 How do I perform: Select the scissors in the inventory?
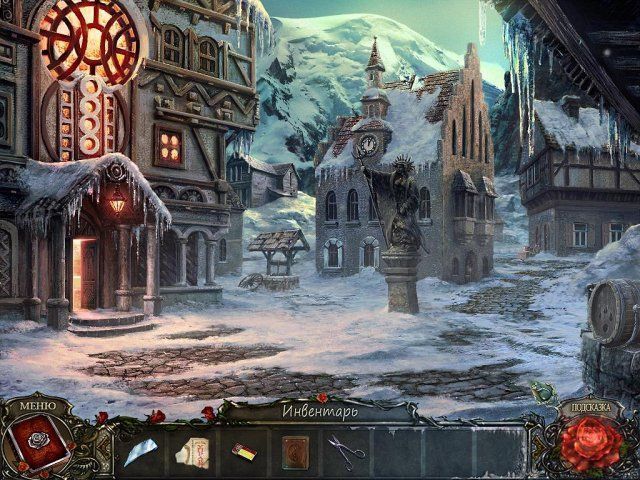[346, 451]
